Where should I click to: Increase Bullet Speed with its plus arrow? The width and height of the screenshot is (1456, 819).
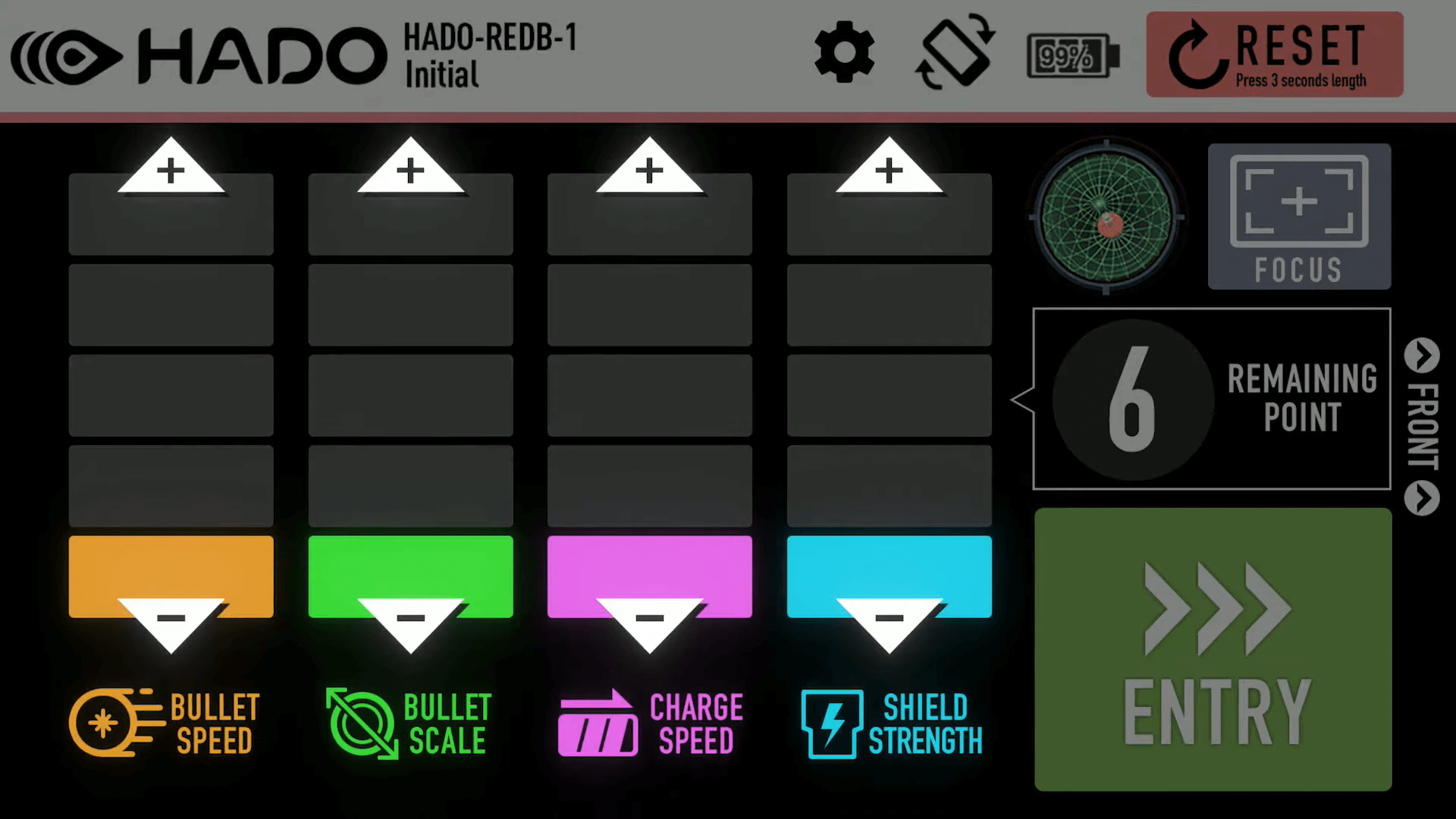[171, 170]
